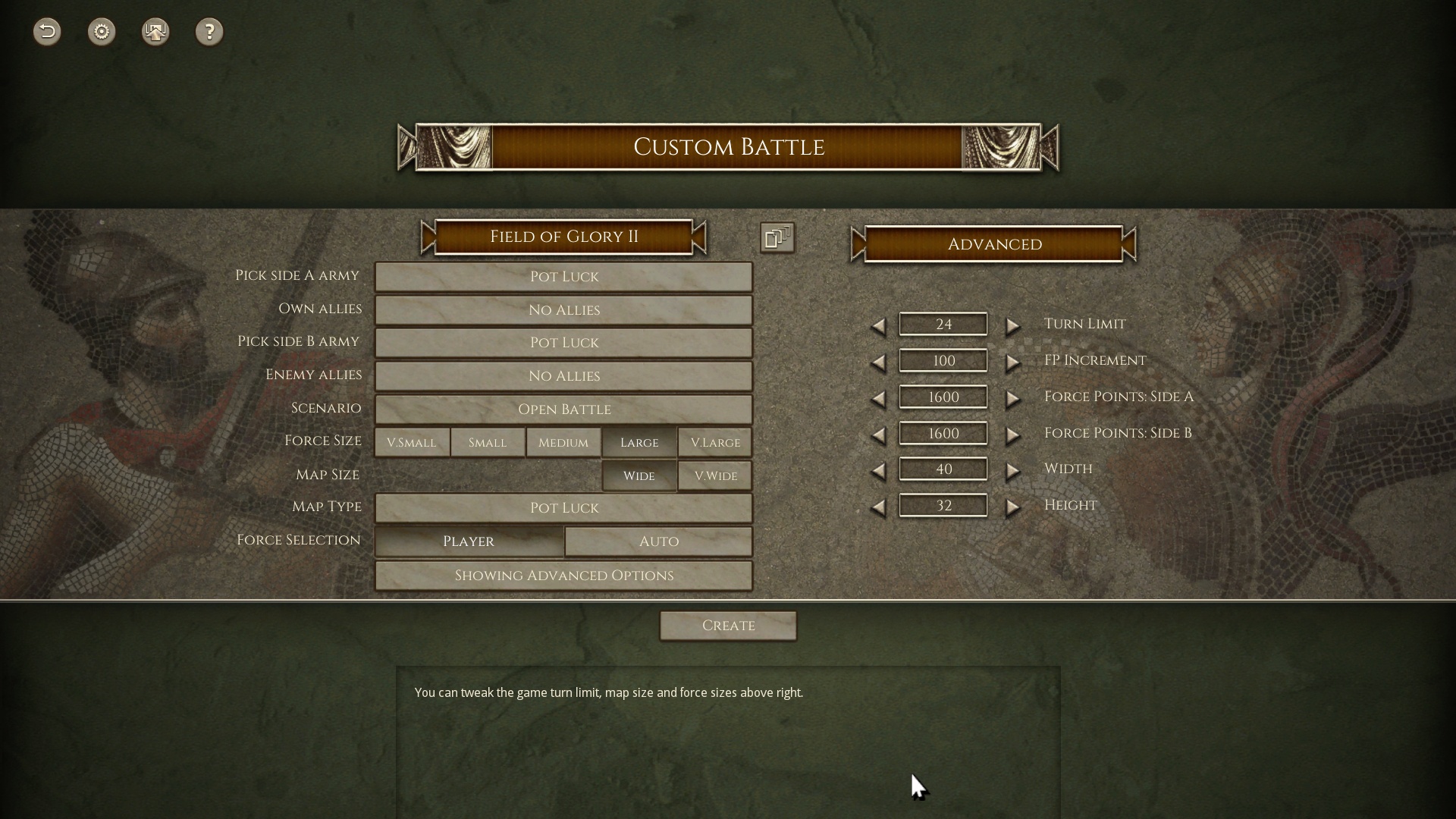
Task: Select Medium force size
Action: click(x=563, y=442)
